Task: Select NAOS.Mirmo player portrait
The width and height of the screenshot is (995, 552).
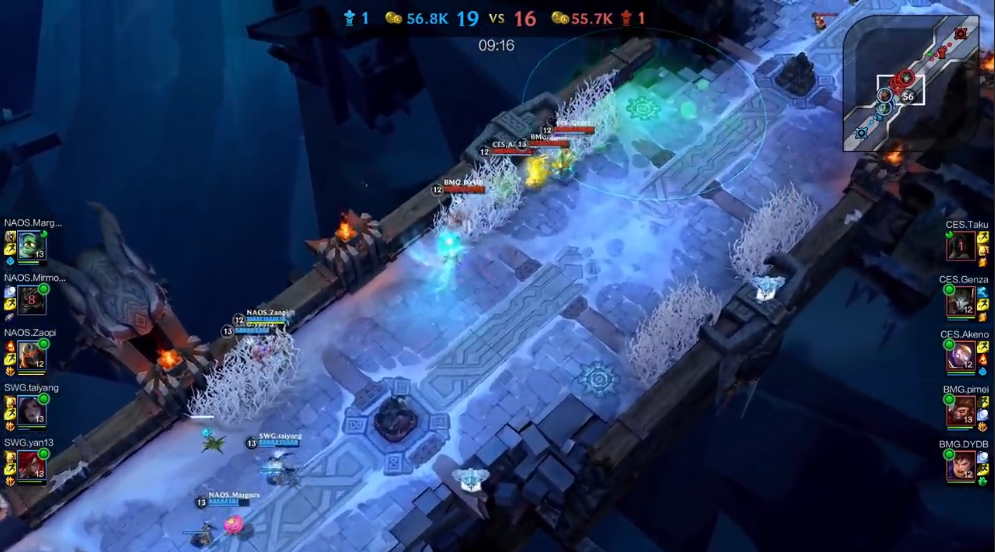Action: (x=31, y=300)
